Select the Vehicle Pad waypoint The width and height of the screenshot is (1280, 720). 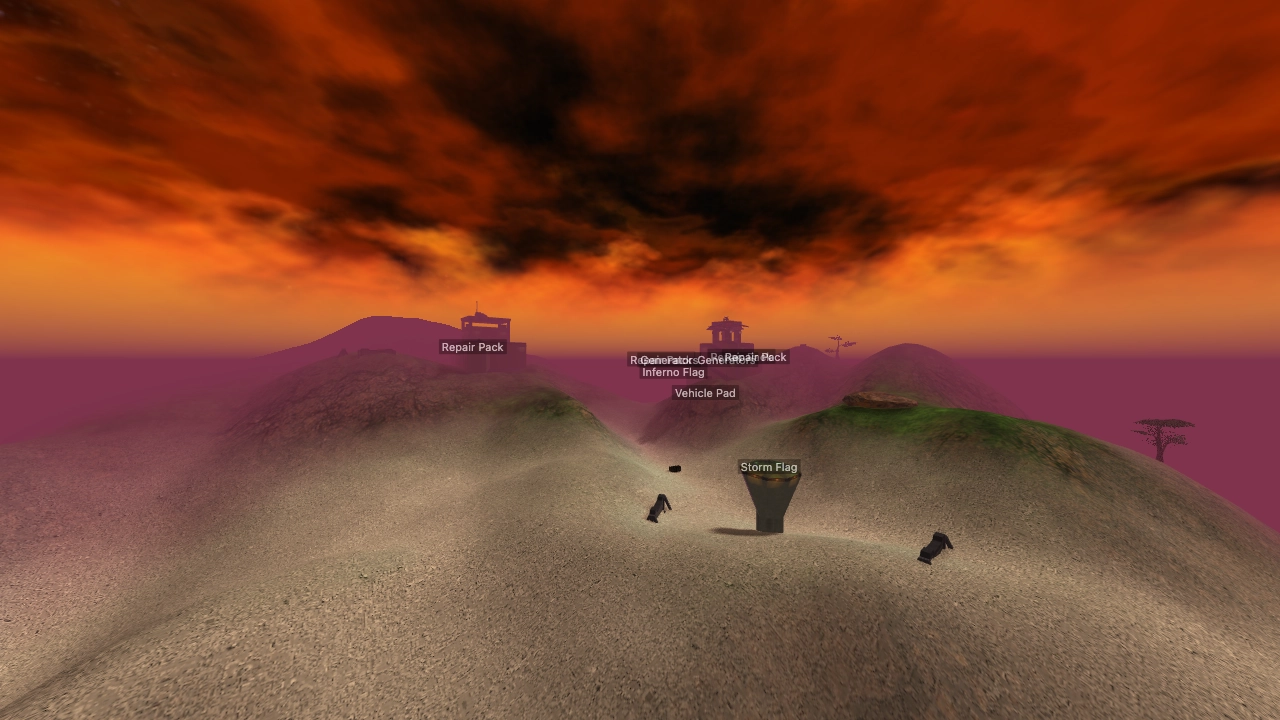[x=705, y=392]
